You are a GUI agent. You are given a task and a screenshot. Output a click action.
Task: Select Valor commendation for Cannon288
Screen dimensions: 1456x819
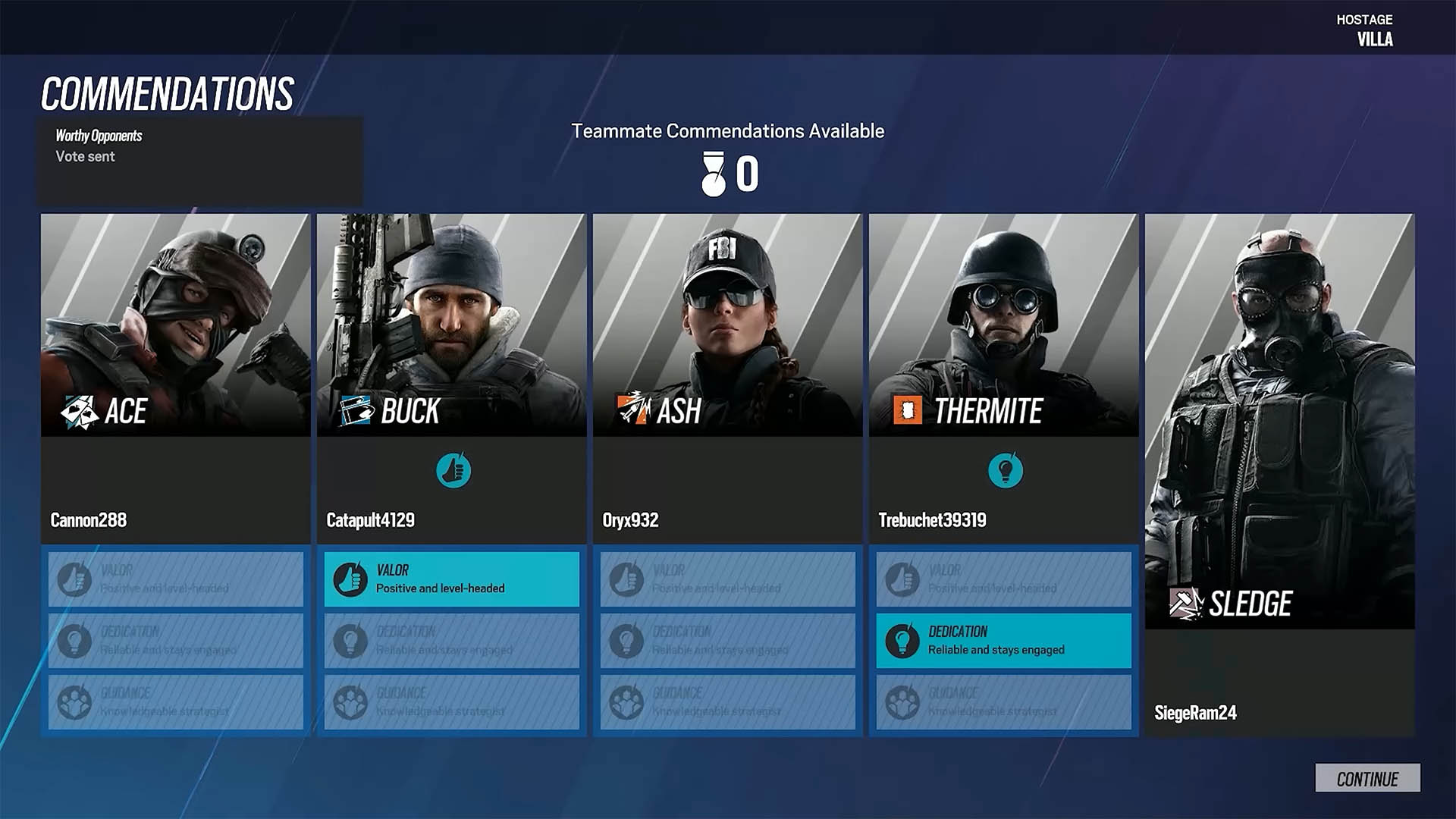pos(175,579)
